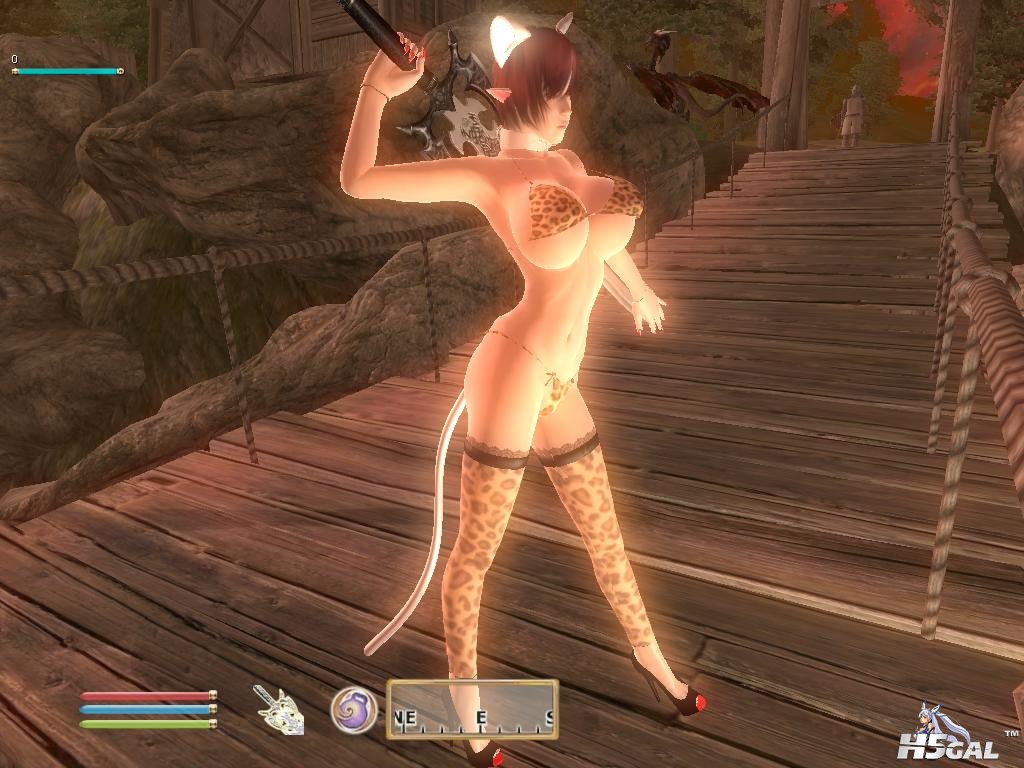Select the equipped weapon icon
The image size is (1024, 768).
[x=279, y=709]
